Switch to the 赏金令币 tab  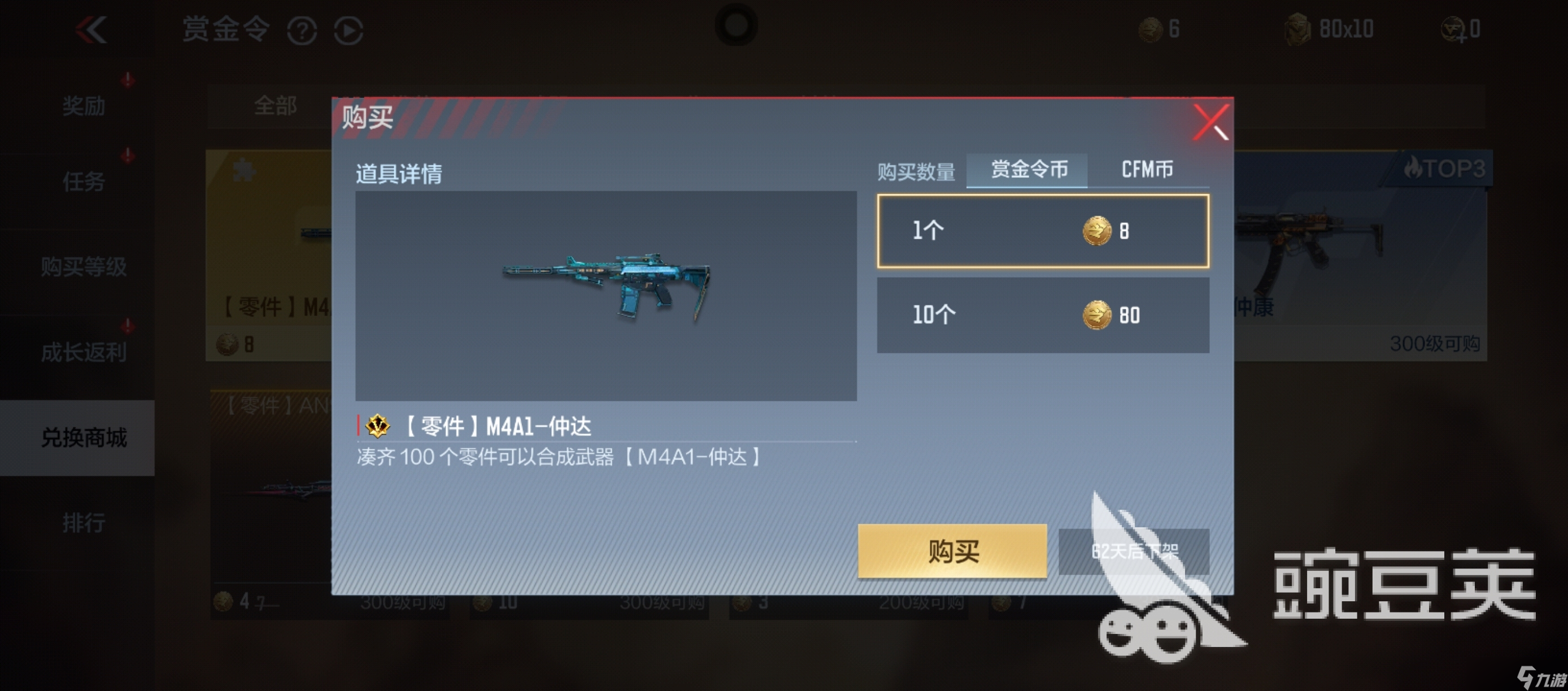(x=1026, y=170)
